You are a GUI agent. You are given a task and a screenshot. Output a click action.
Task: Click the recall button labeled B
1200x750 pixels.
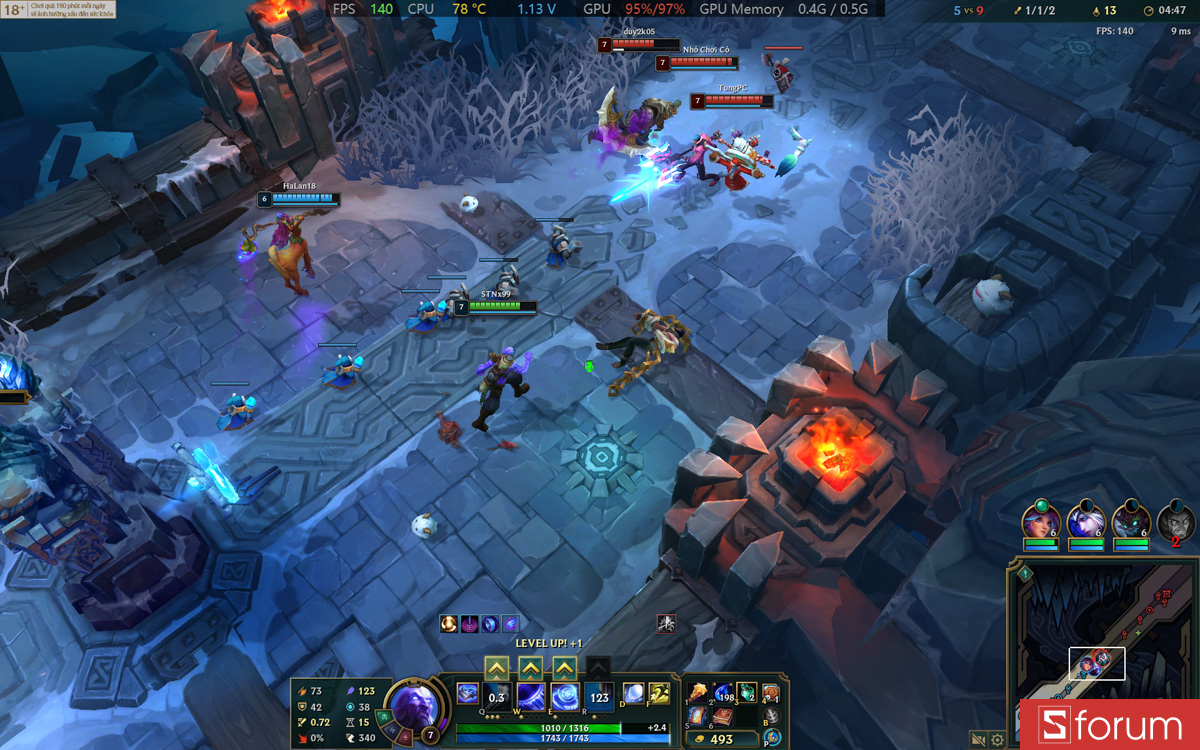pyautogui.click(x=771, y=716)
